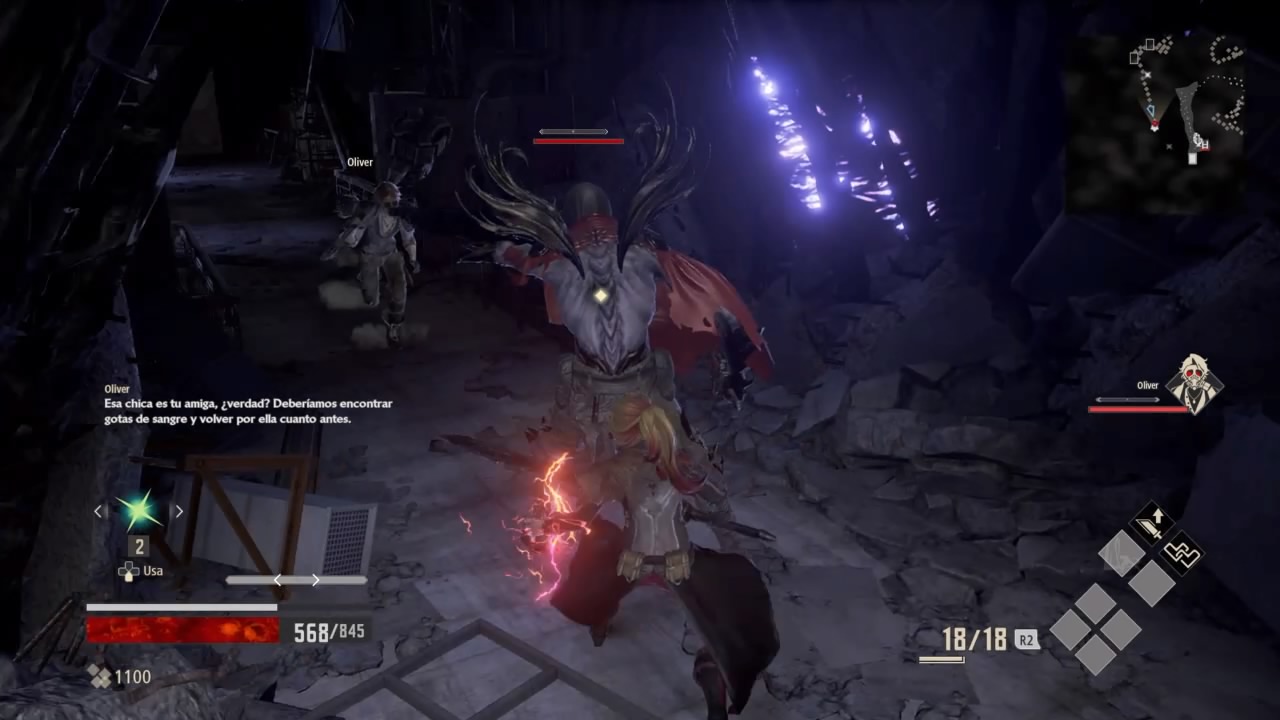Image resolution: width=1280 pixels, height=720 pixels.
Task: Activate the sword with up-arrow gift icon
Action: tap(1151, 523)
